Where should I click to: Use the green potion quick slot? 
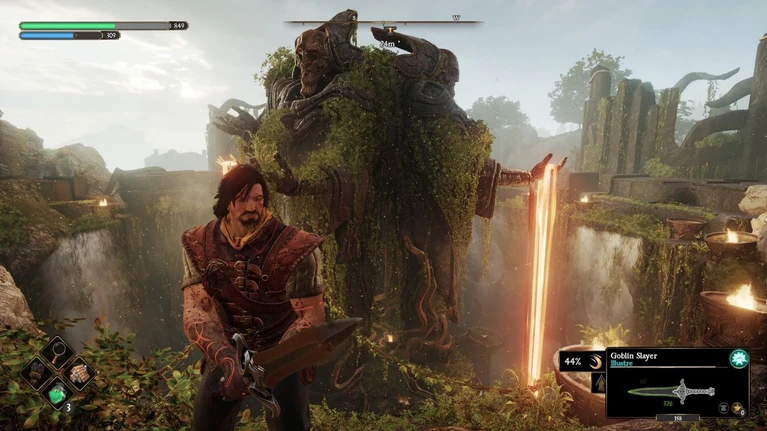pos(58,395)
